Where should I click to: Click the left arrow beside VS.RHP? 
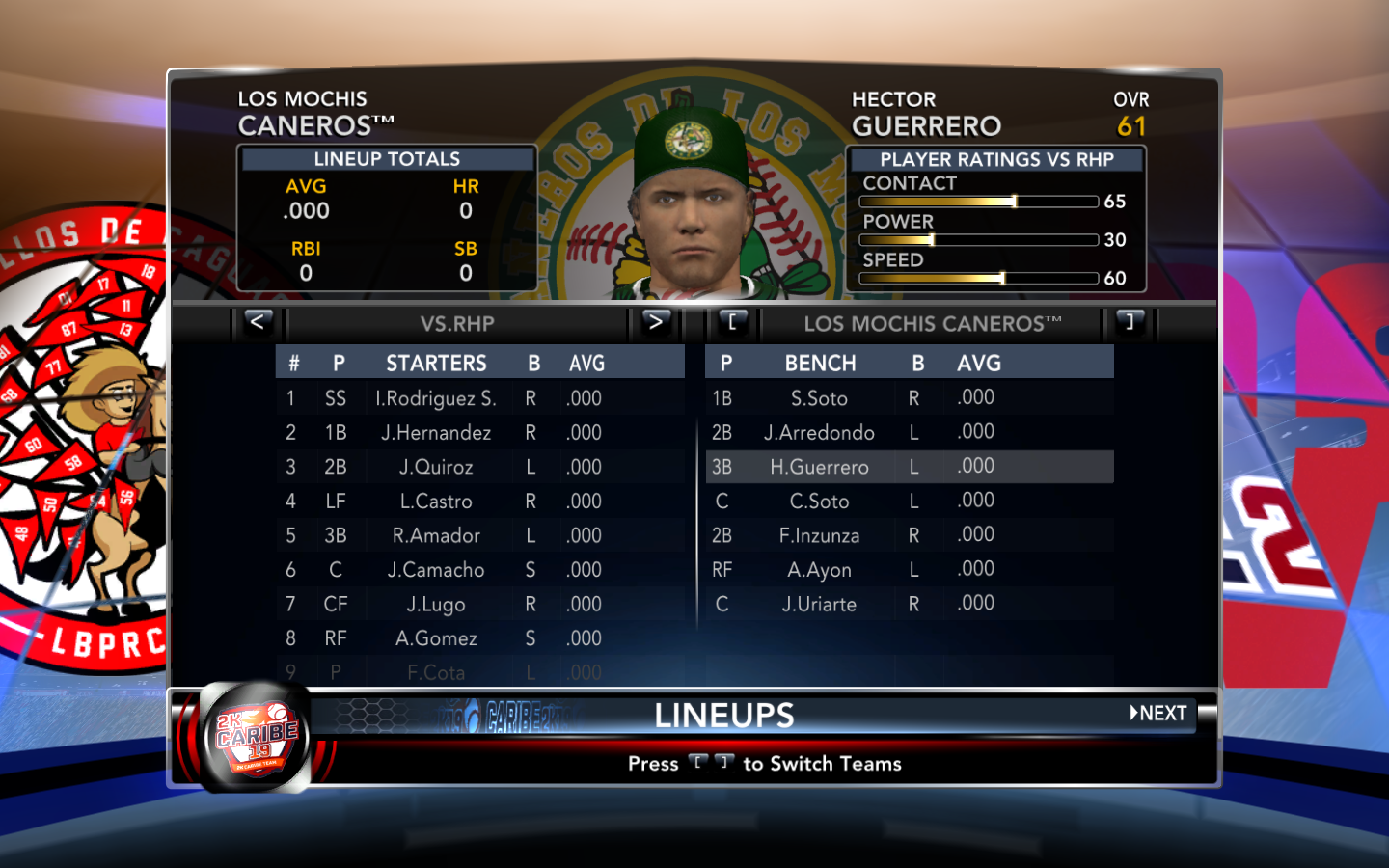click(x=258, y=322)
